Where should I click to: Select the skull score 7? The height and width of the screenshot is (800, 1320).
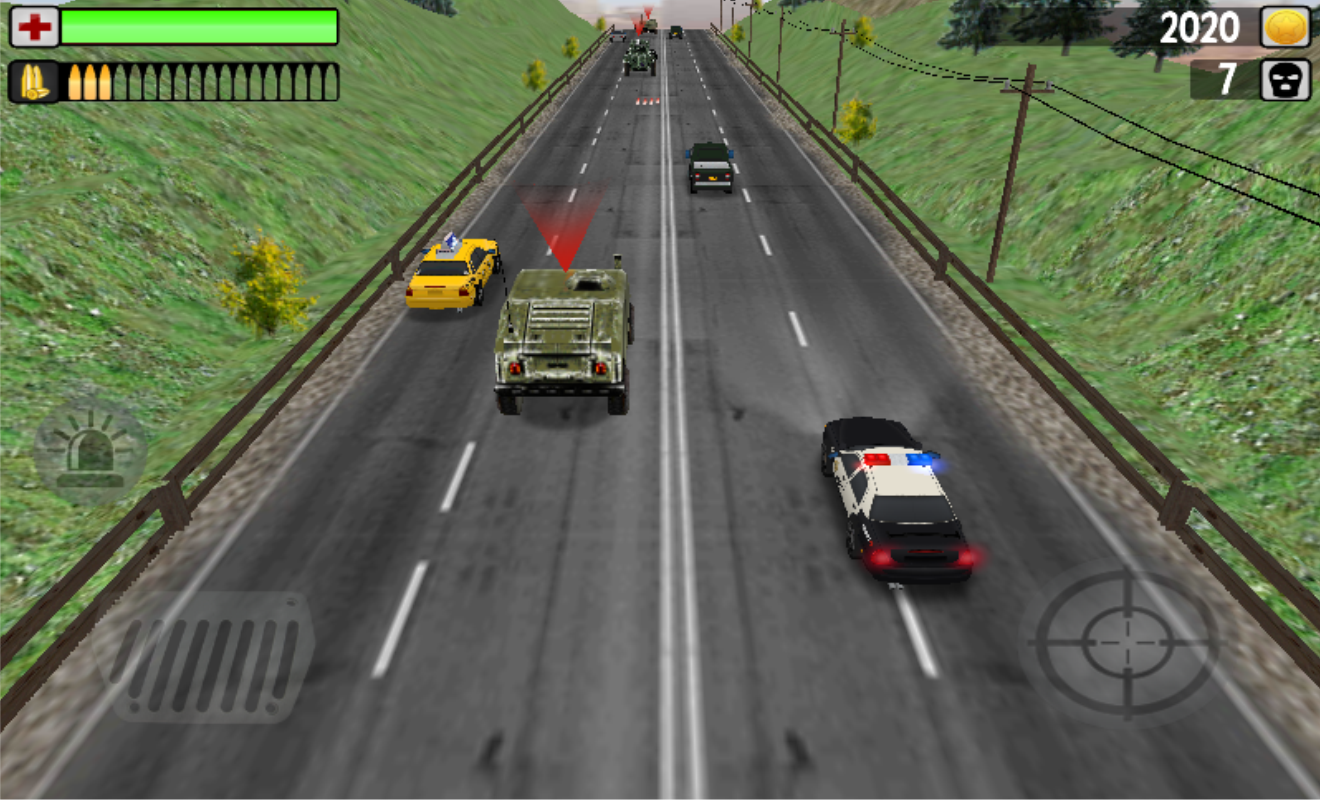(1223, 79)
